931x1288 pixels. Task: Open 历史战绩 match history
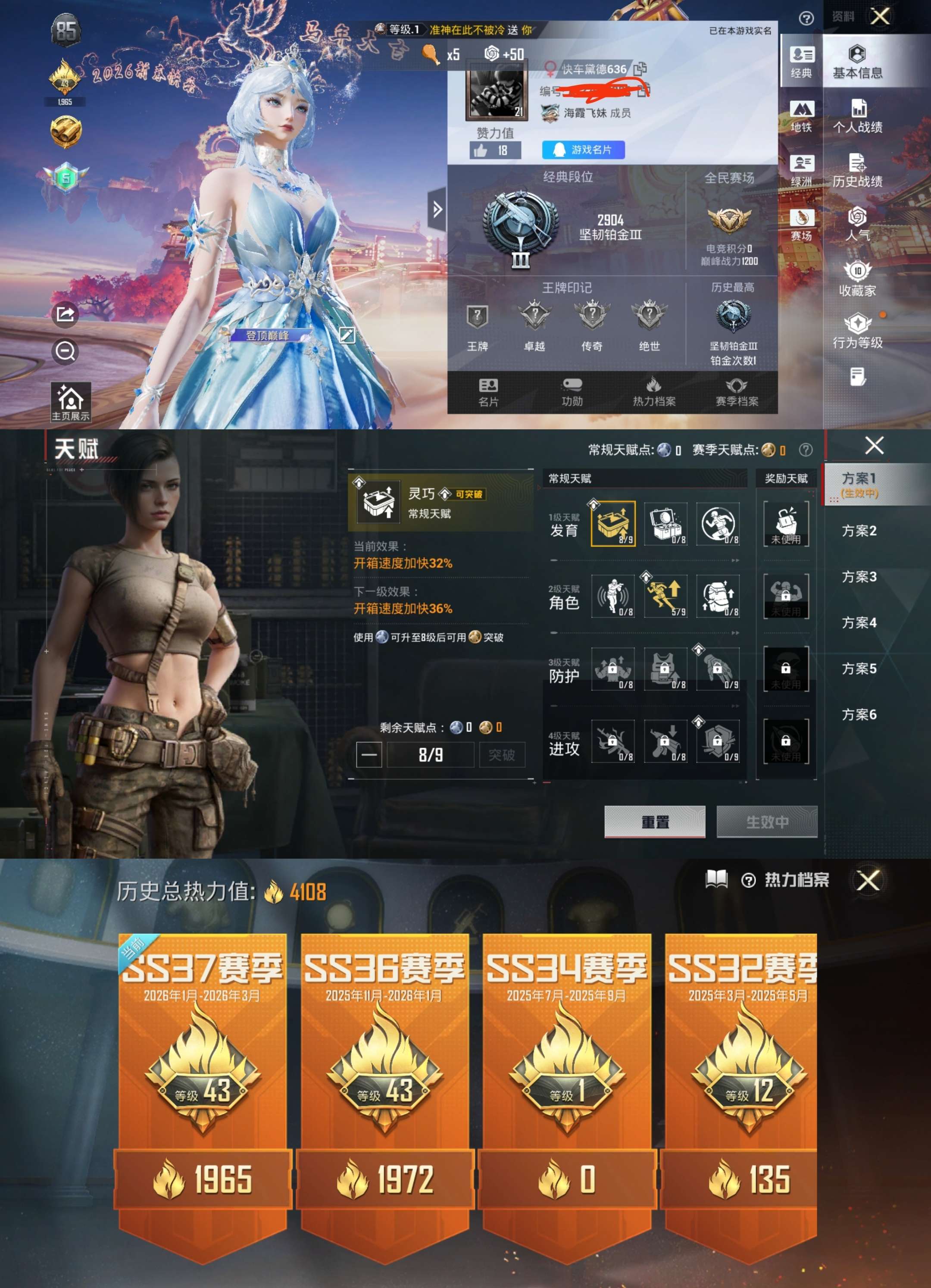pos(857,170)
